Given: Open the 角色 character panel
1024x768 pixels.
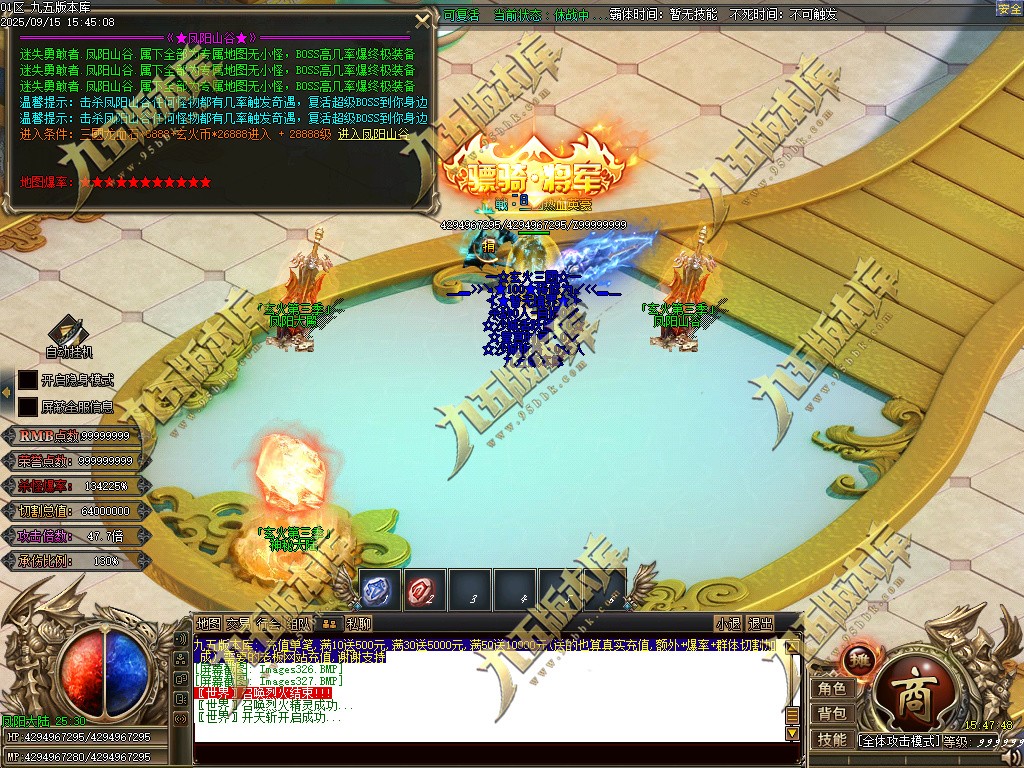Looking at the screenshot, I should coord(832,689).
